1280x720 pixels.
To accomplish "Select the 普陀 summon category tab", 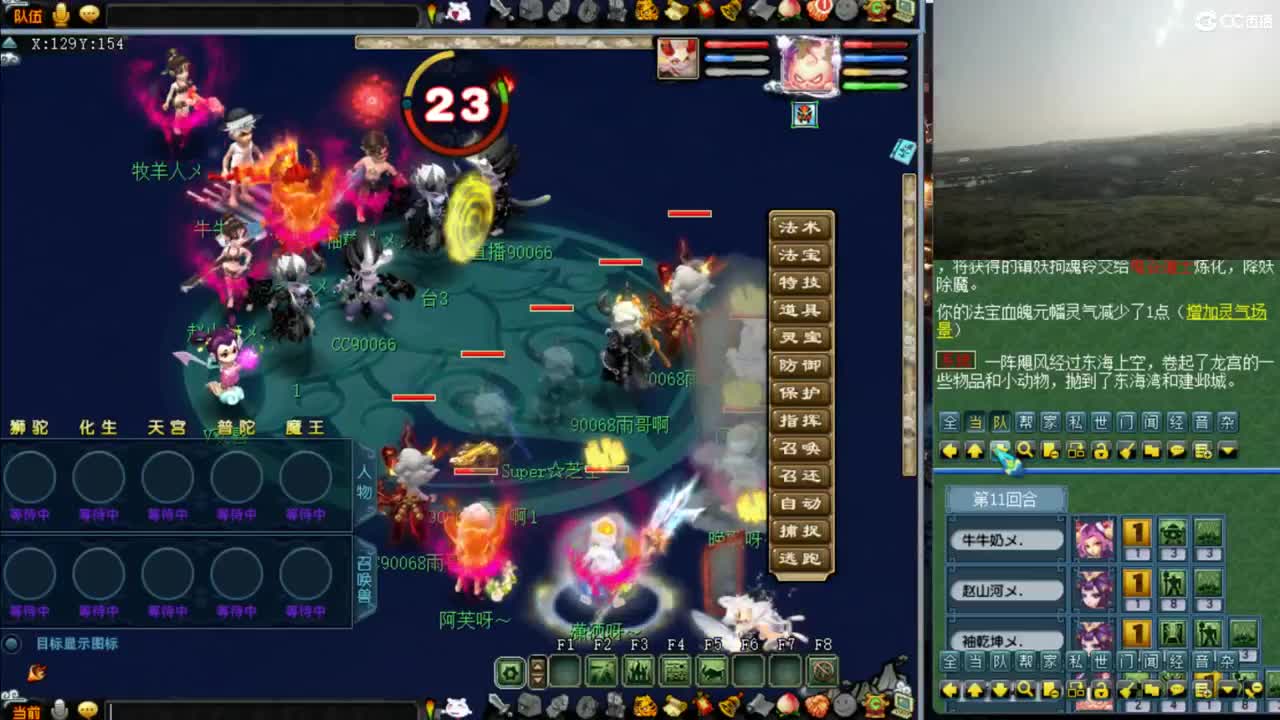I will point(236,428).
